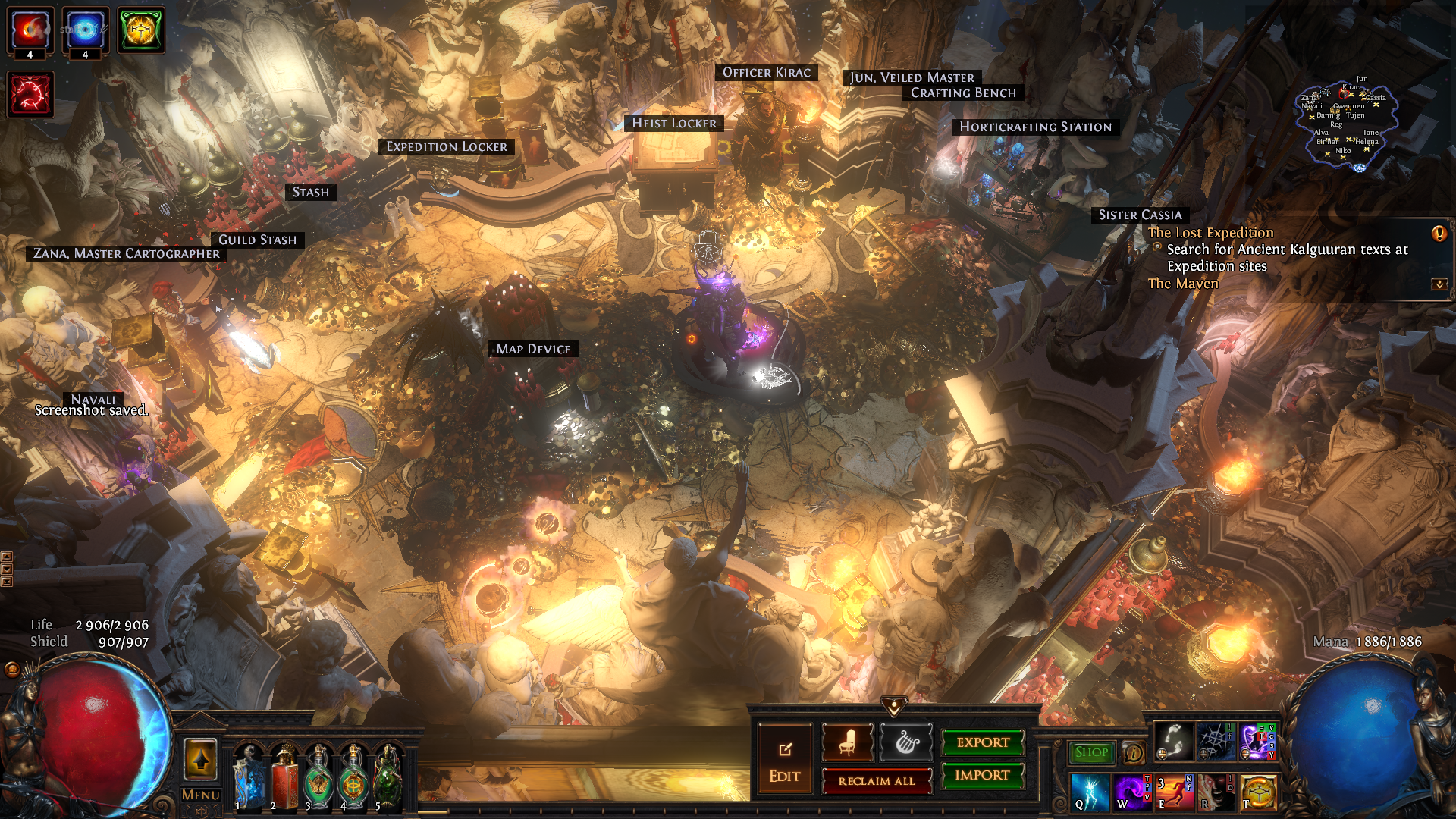Use the dark green flask in slot 5
The image size is (1456, 819).
coord(388,777)
